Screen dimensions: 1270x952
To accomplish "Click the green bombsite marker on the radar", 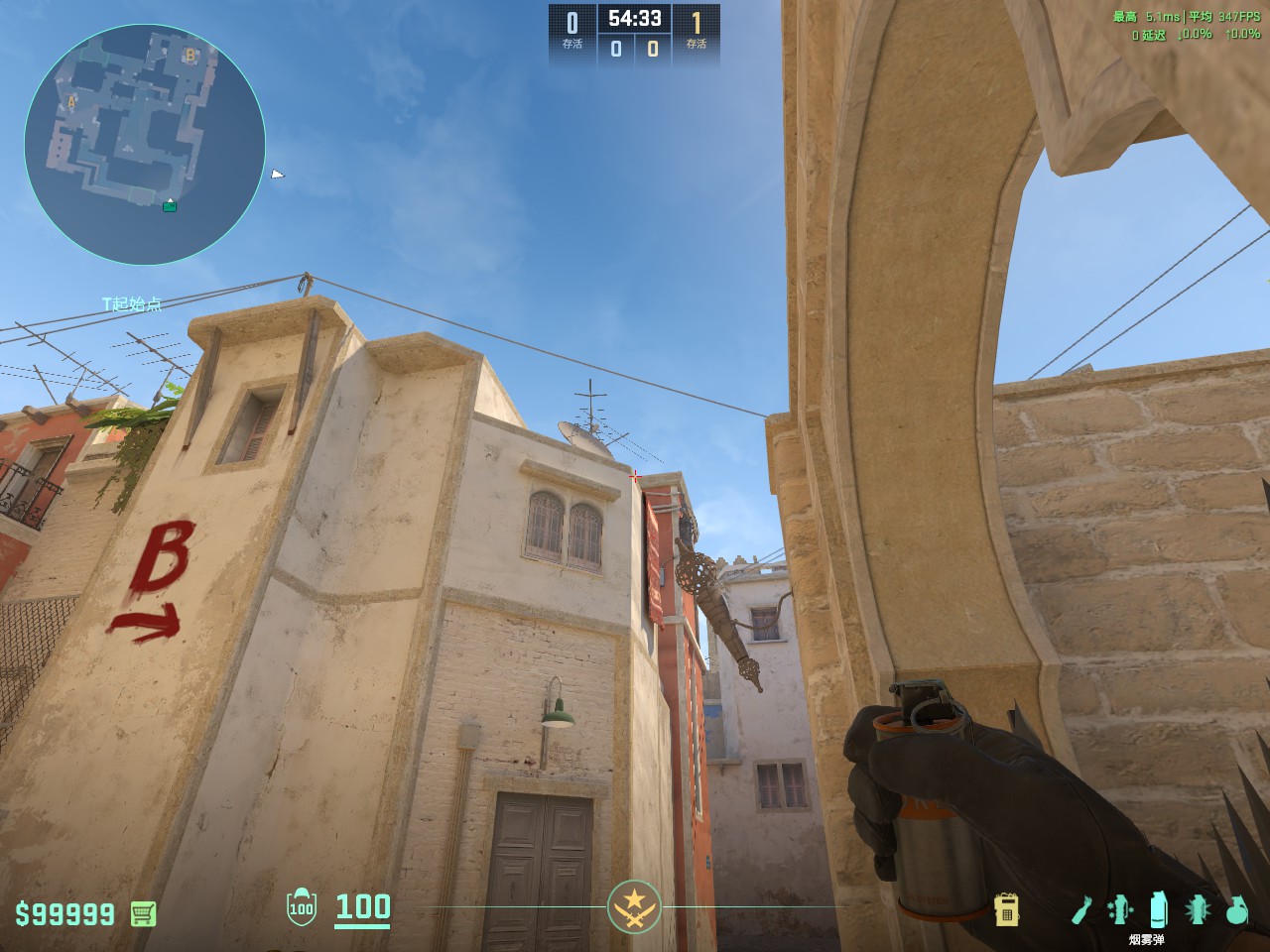I will (170, 207).
